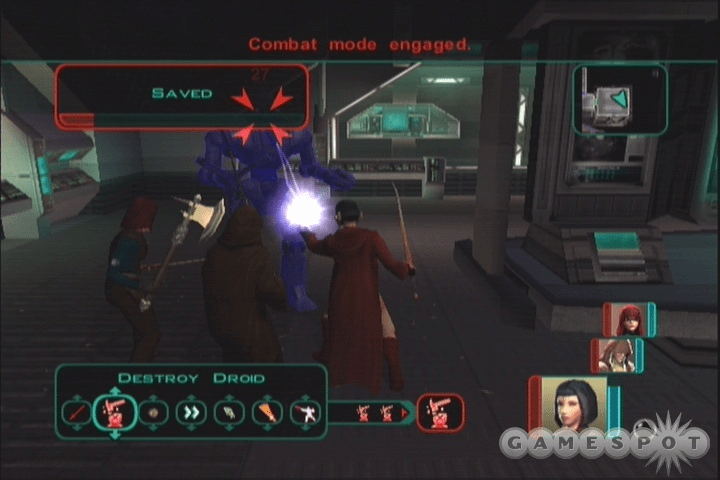This screenshot has width=720, height=480.
Task: Click the current queued action icon in red frame
Action: click(440, 412)
